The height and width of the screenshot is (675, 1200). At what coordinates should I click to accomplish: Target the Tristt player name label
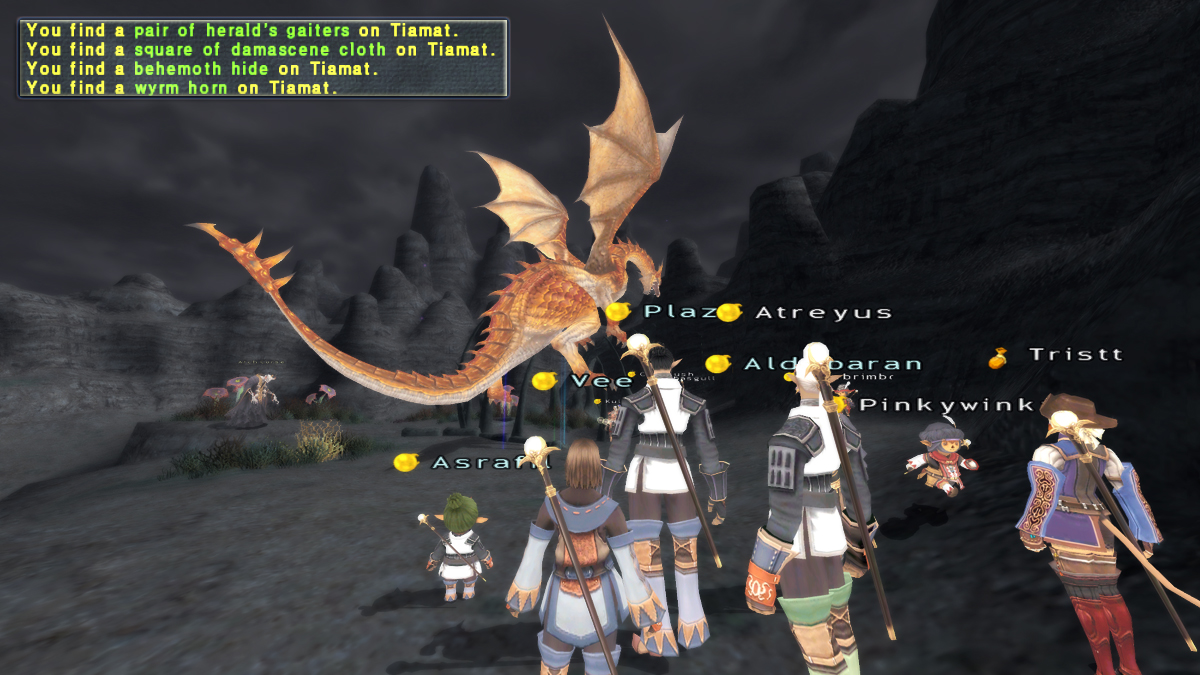(x=1075, y=355)
